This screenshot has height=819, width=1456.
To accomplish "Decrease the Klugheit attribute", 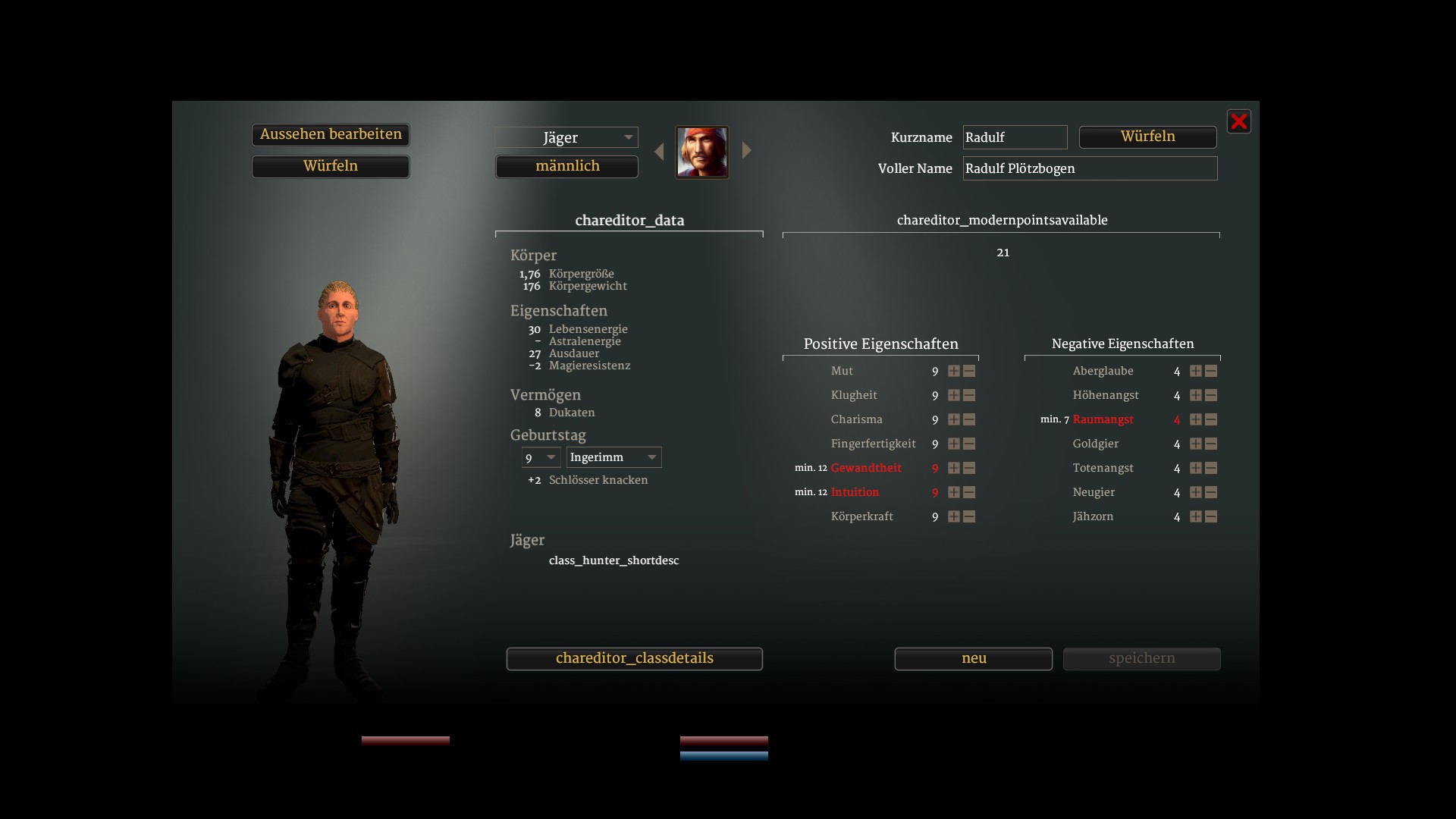I will 969,395.
